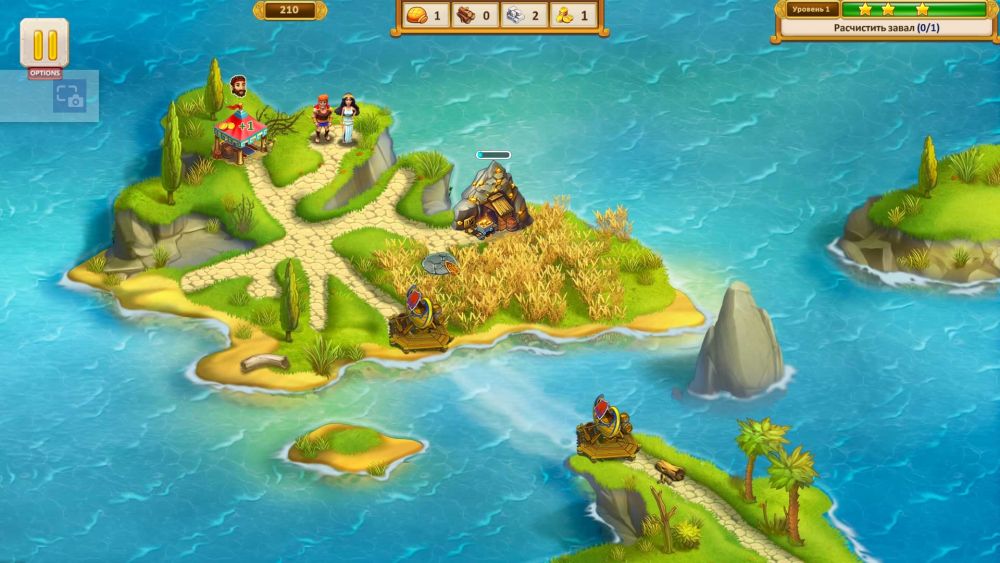The width and height of the screenshot is (1000, 563).
Task: Open the pause Options menu
Action: click(45, 45)
